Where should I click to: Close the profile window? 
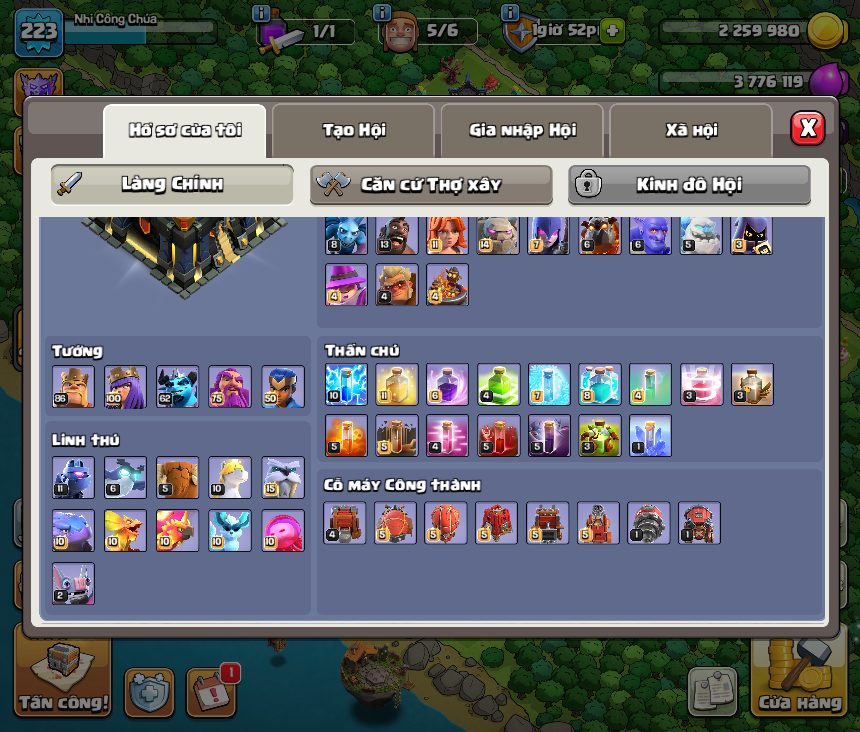coord(807,128)
